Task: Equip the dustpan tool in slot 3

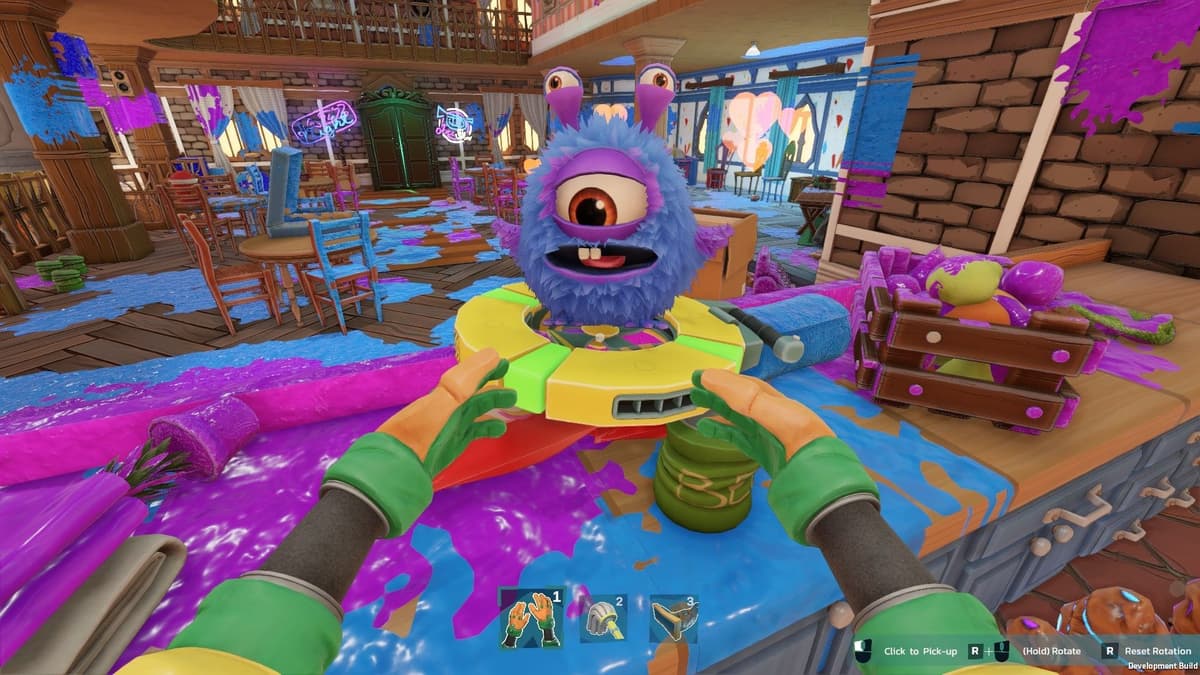Action: pyautogui.click(x=672, y=620)
